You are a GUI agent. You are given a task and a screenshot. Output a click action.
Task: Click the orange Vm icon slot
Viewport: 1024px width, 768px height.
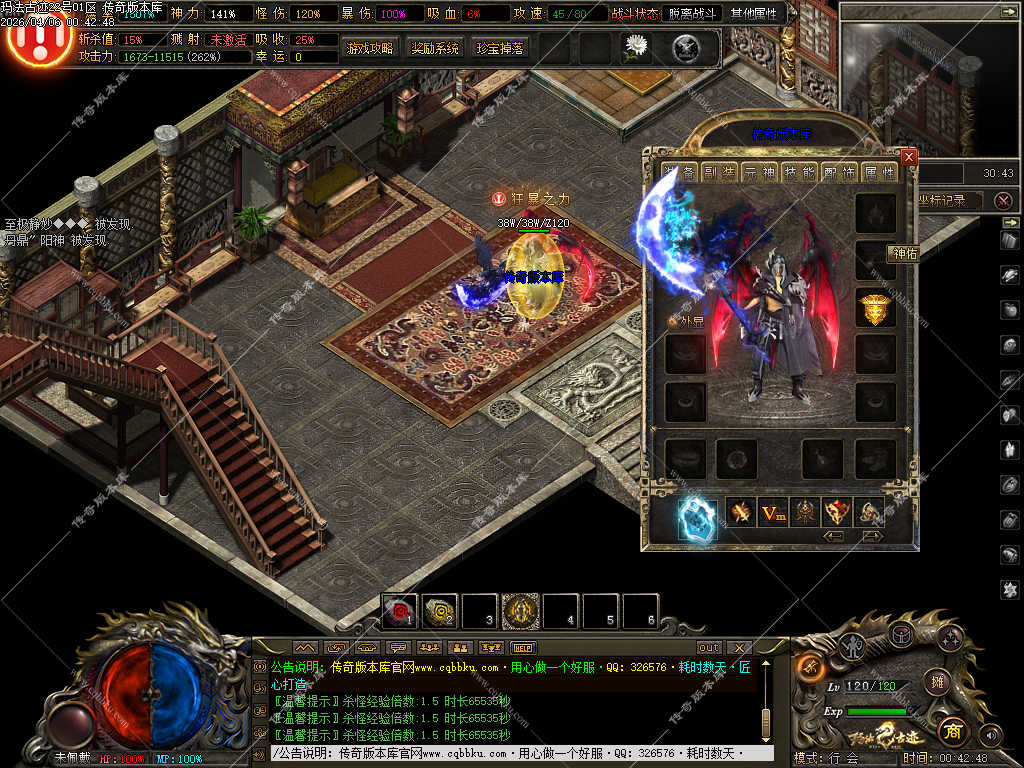coord(773,513)
